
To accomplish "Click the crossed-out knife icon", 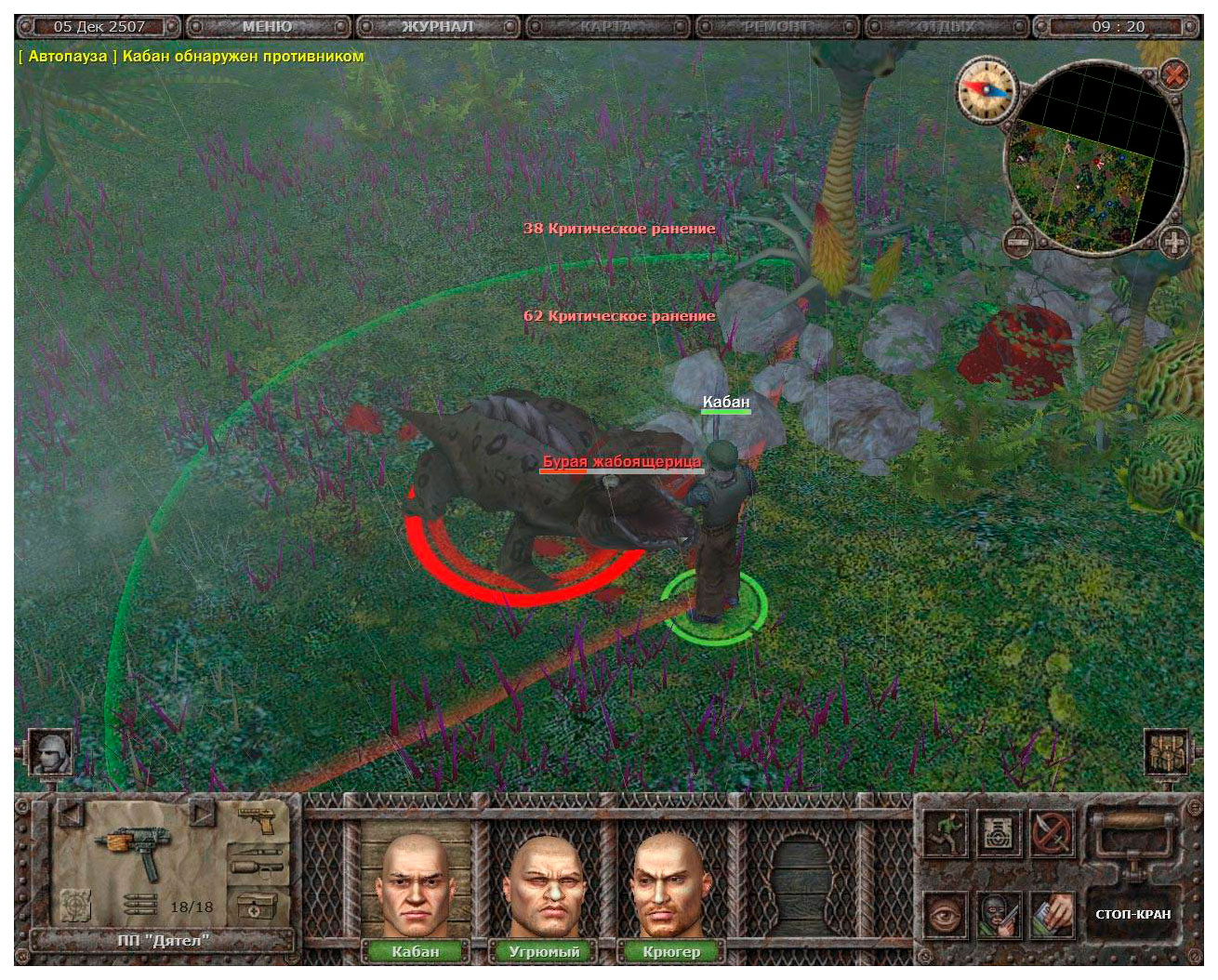I will tap(1052, 832).
